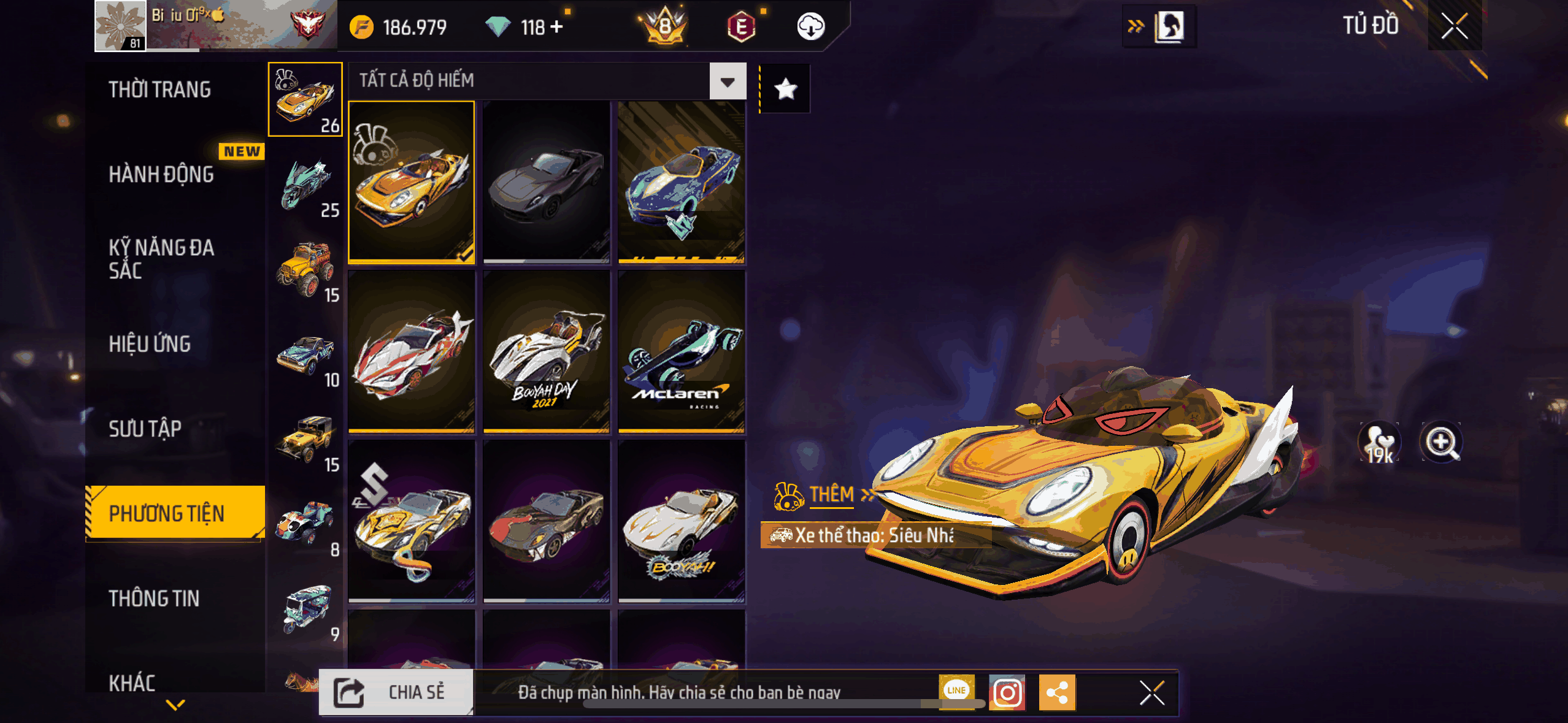Choose the Booyah Day 2021 car skin
This screenshot has width=1568, height=723.
(x=546, y=351)
